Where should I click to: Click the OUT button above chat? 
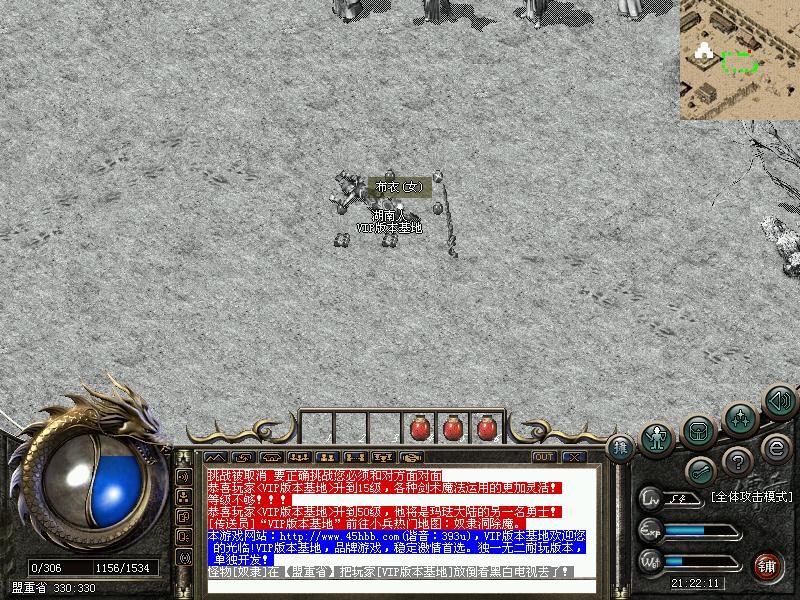click(544, 457)
